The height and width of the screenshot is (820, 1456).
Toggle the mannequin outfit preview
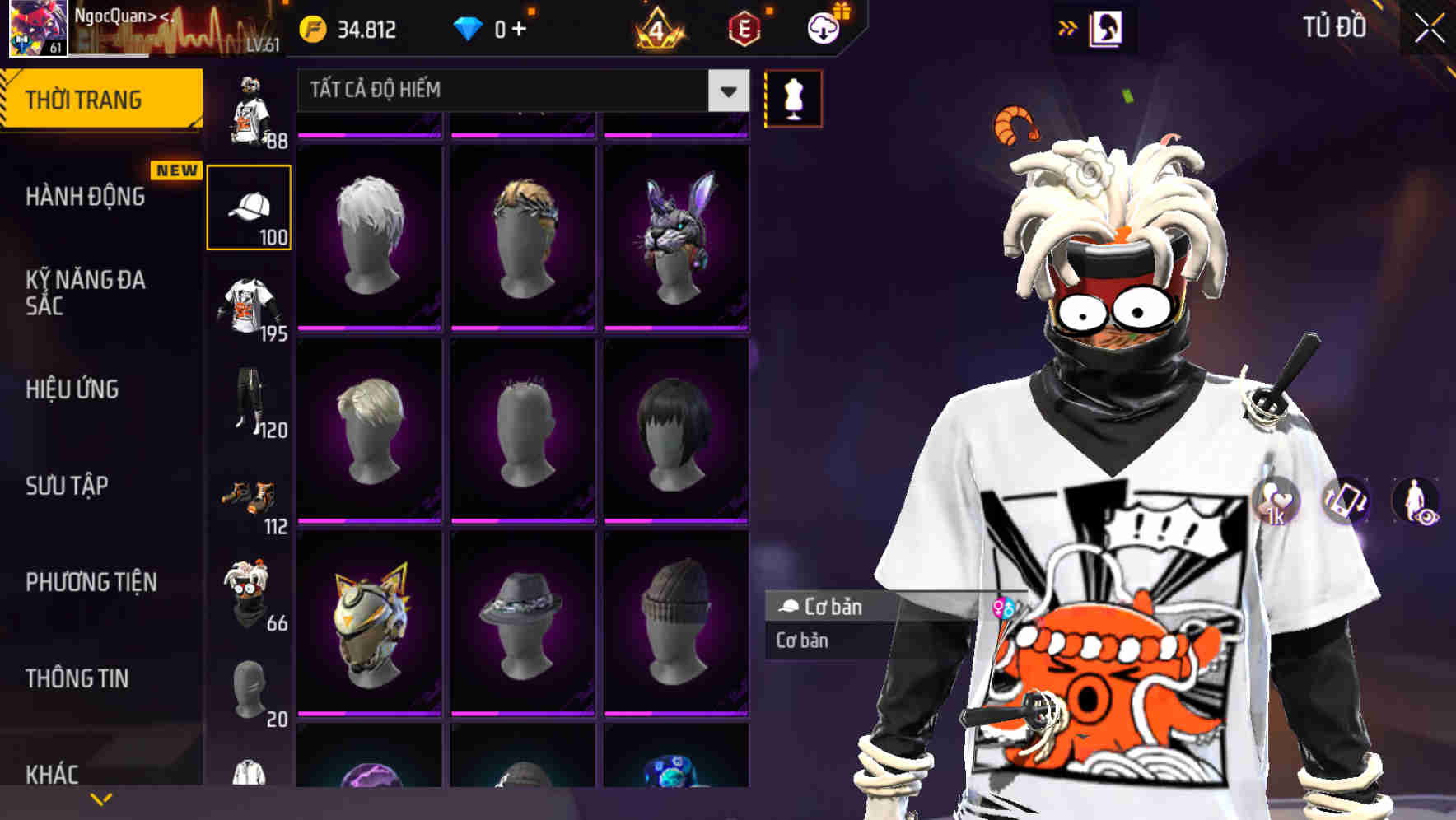coord(792,97)
